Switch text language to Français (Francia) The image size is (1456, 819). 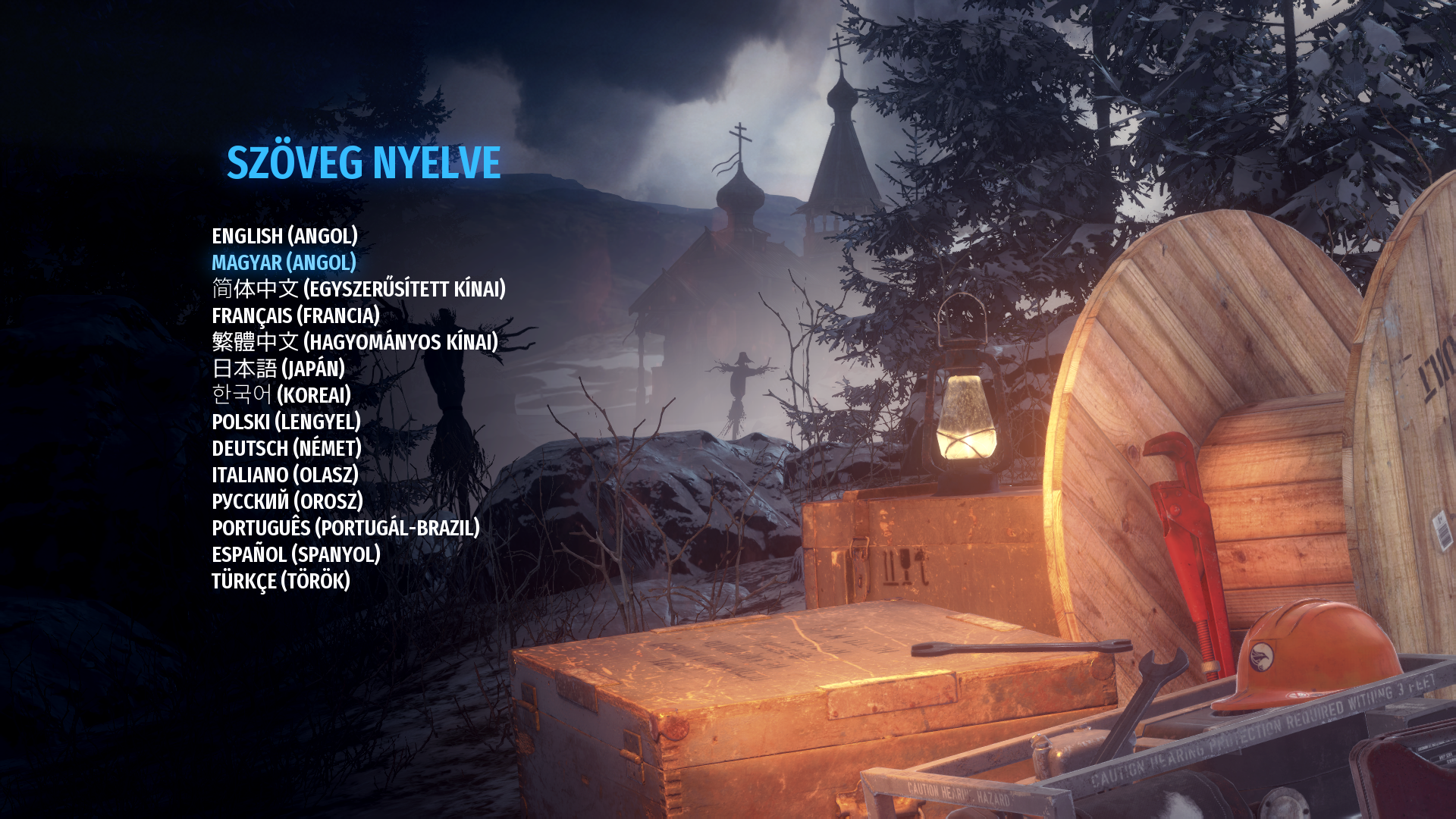pos(295,316)
